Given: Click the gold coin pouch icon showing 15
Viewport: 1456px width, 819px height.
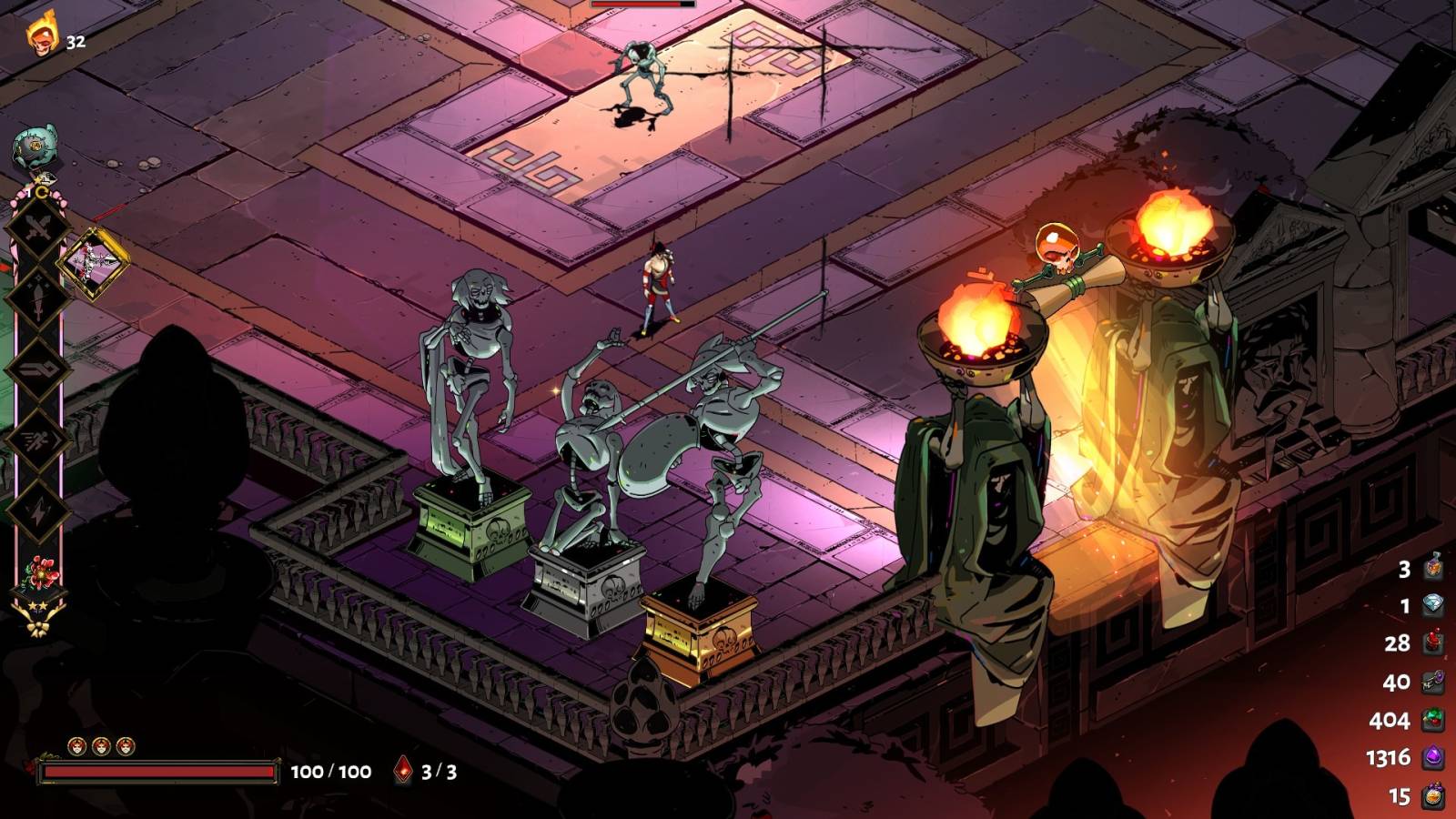Looking at the screenshot, I should (x=1433, y=794).
